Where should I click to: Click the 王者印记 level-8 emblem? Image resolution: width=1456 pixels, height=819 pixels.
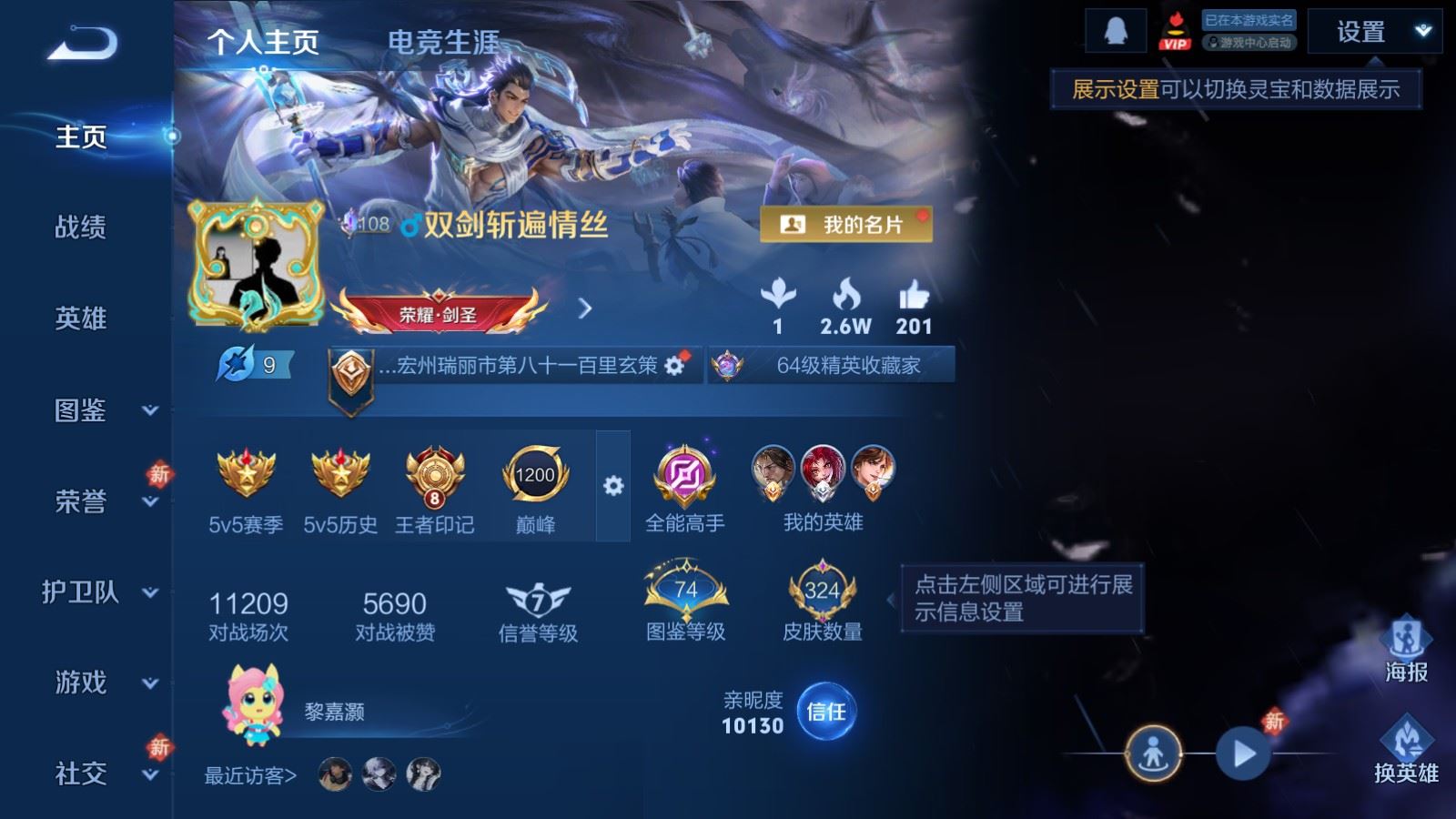(x=432, y=475)
